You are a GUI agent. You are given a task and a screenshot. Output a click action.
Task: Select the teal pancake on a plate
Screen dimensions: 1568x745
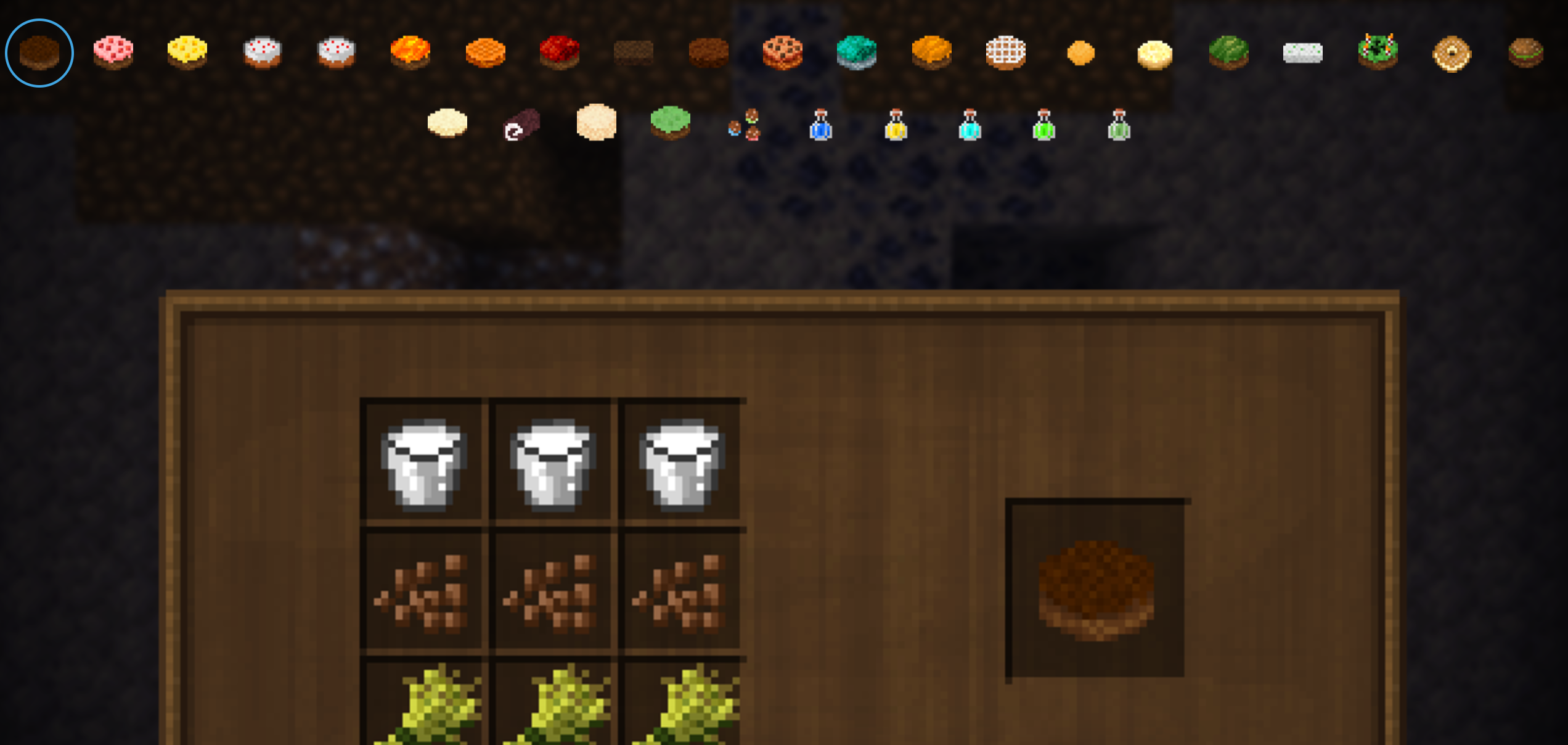[x=855, y=53]
